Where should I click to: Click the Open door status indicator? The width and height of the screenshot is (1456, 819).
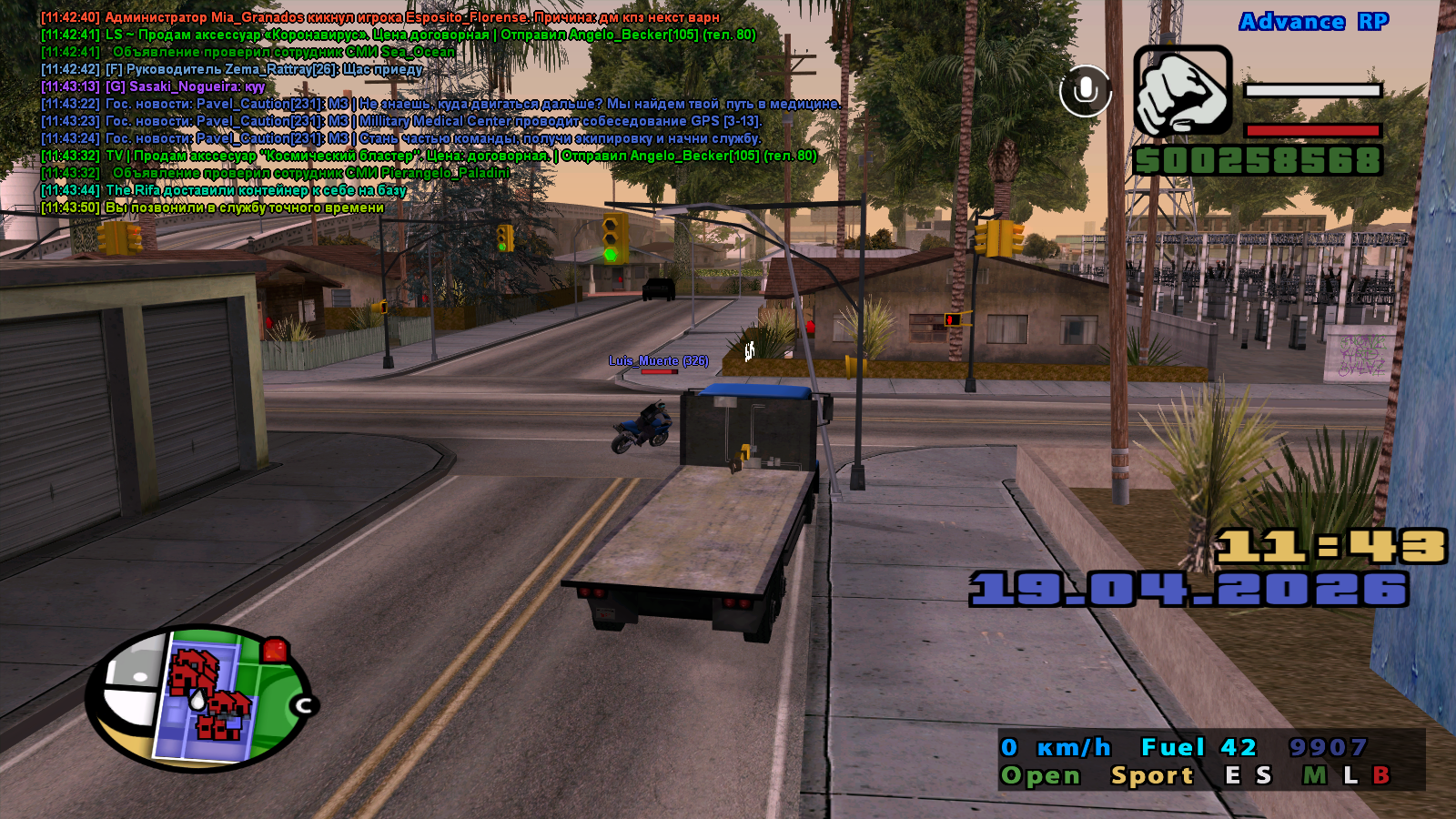[x=1040, y=775]
